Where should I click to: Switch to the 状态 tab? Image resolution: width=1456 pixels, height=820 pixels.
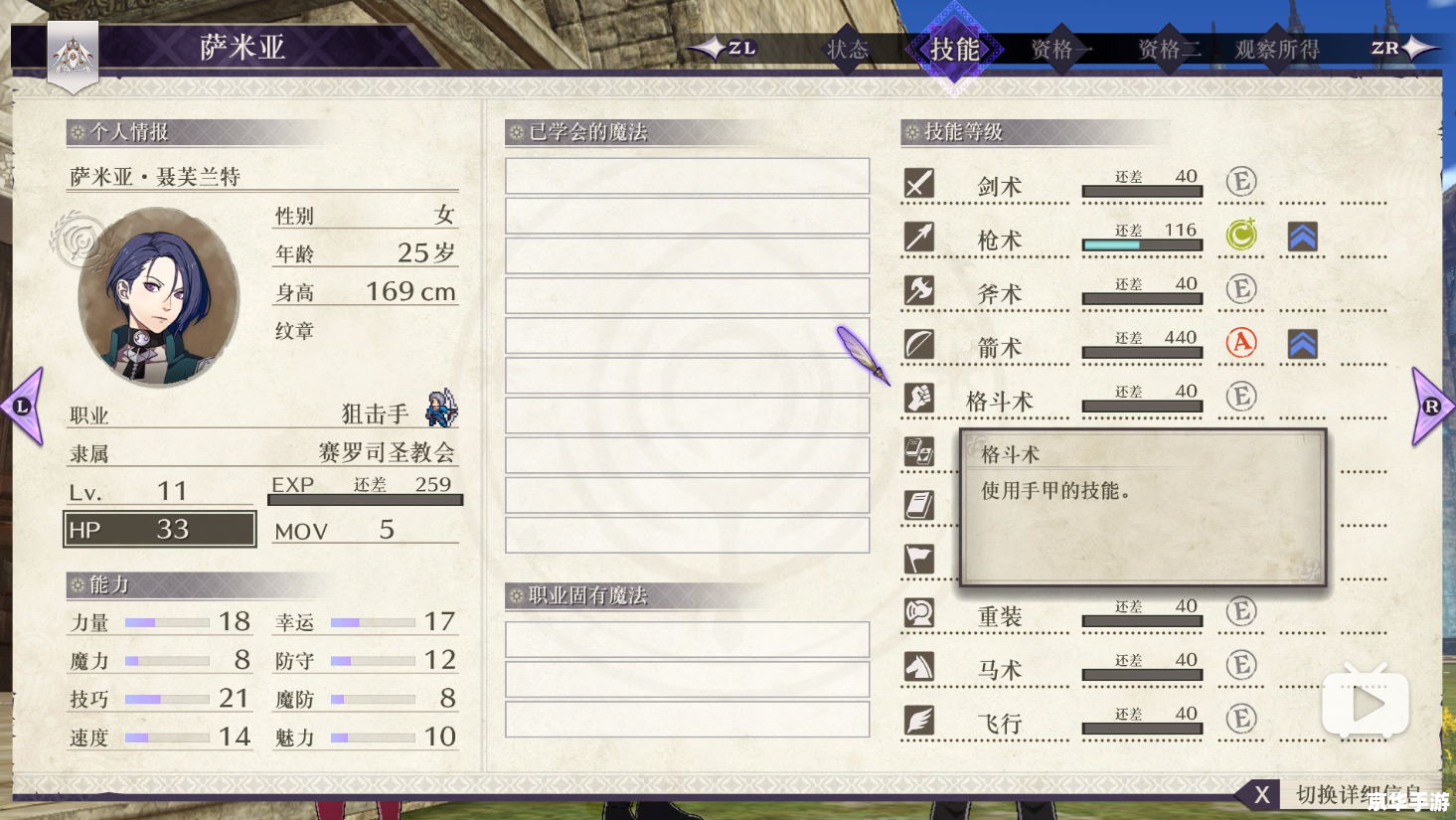tap(848, 49)
